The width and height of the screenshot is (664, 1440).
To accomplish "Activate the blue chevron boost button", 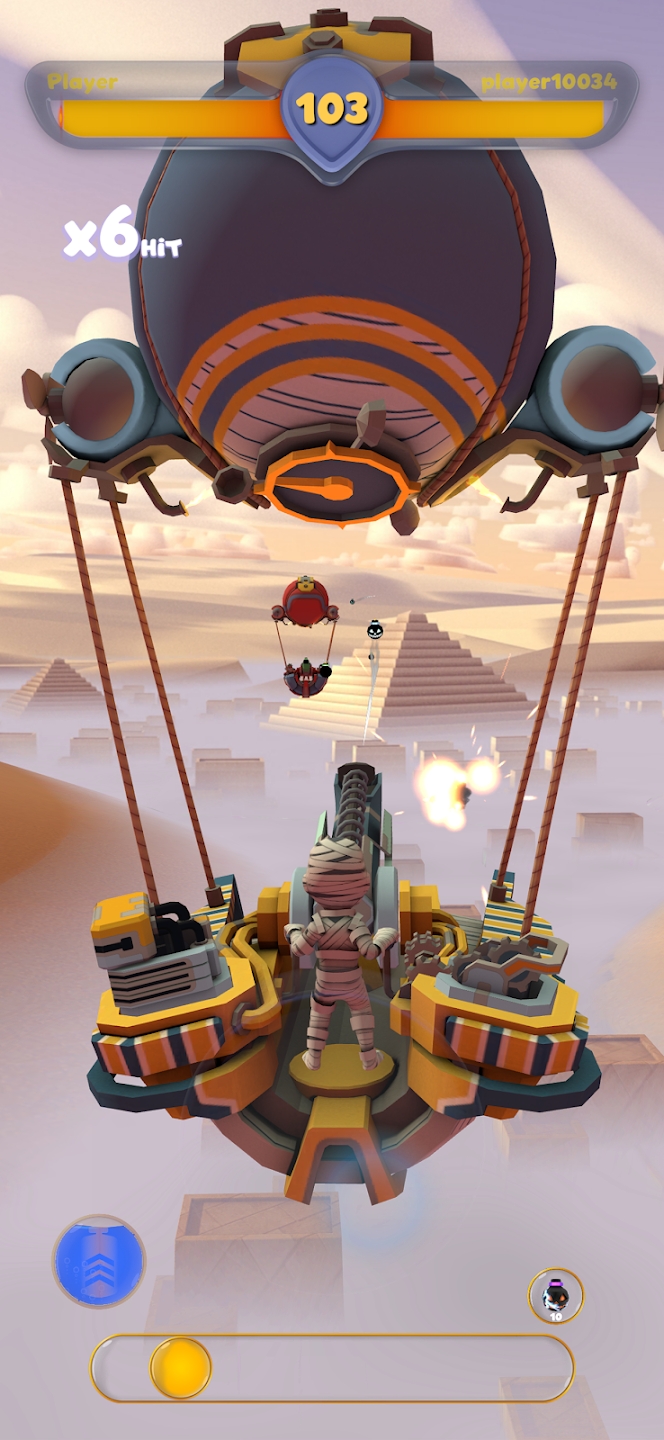I will tap(98, 1260).
